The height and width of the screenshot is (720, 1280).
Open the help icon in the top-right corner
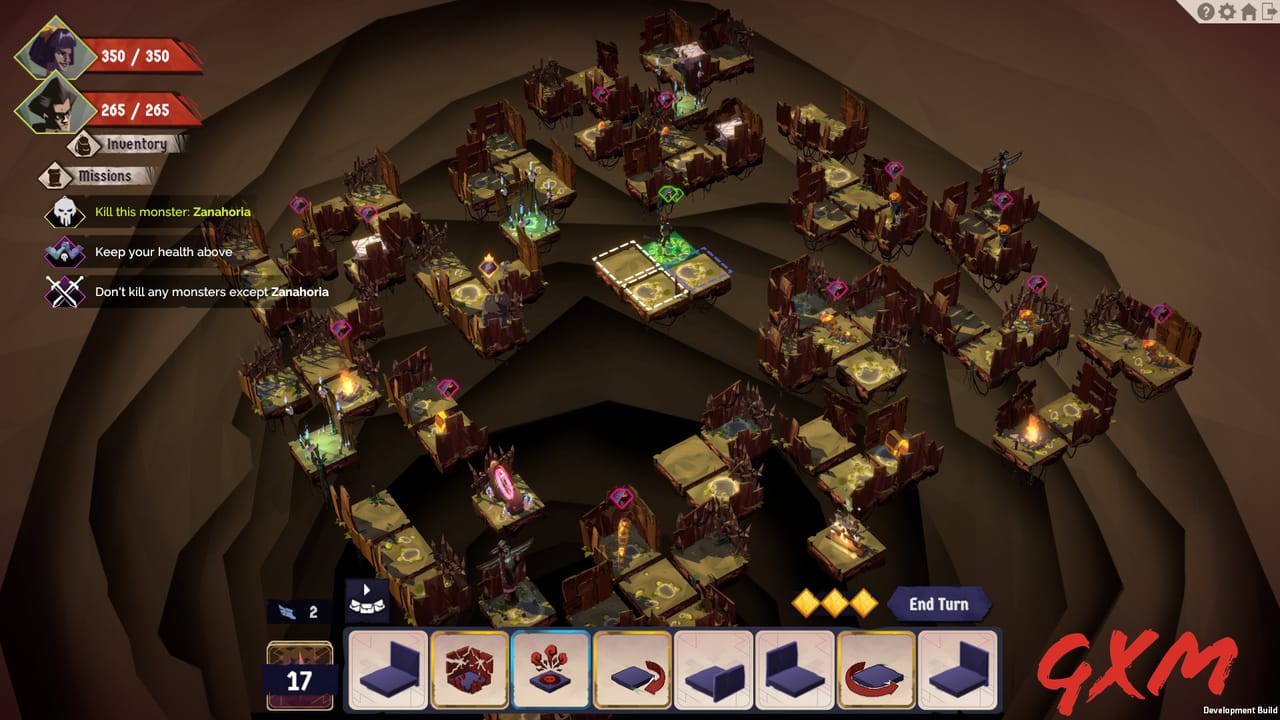(x=1206, y=12)
